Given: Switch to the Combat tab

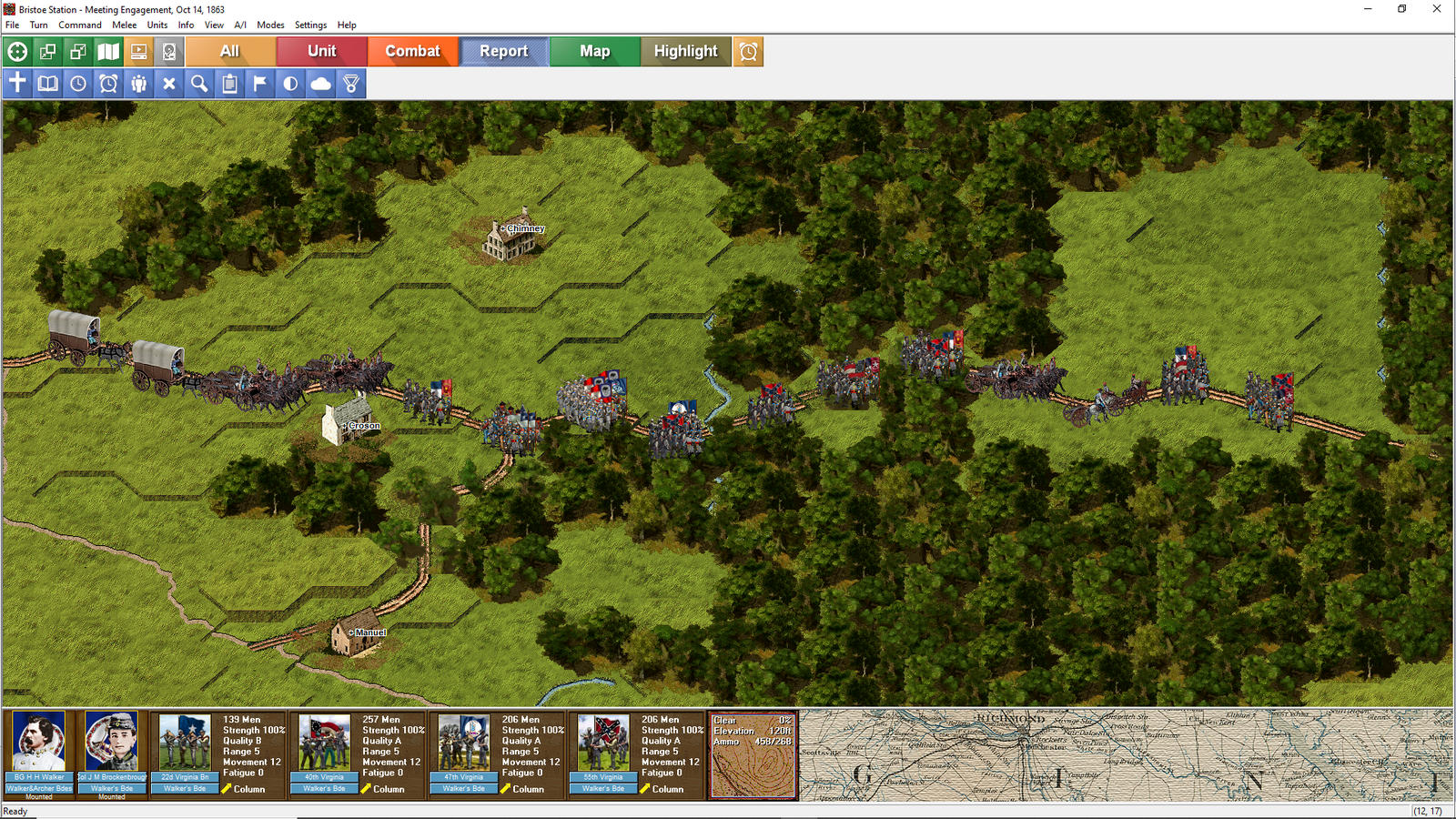Looking at the screenshot, I should point(413,52).
